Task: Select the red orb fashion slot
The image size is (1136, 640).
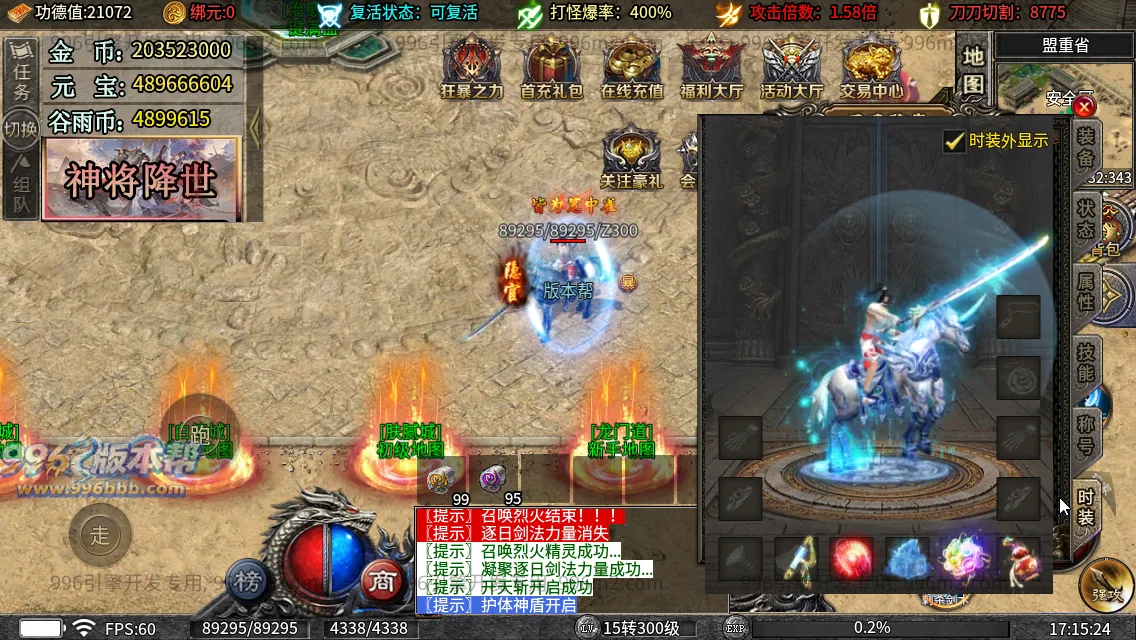Action: (851, 558)
